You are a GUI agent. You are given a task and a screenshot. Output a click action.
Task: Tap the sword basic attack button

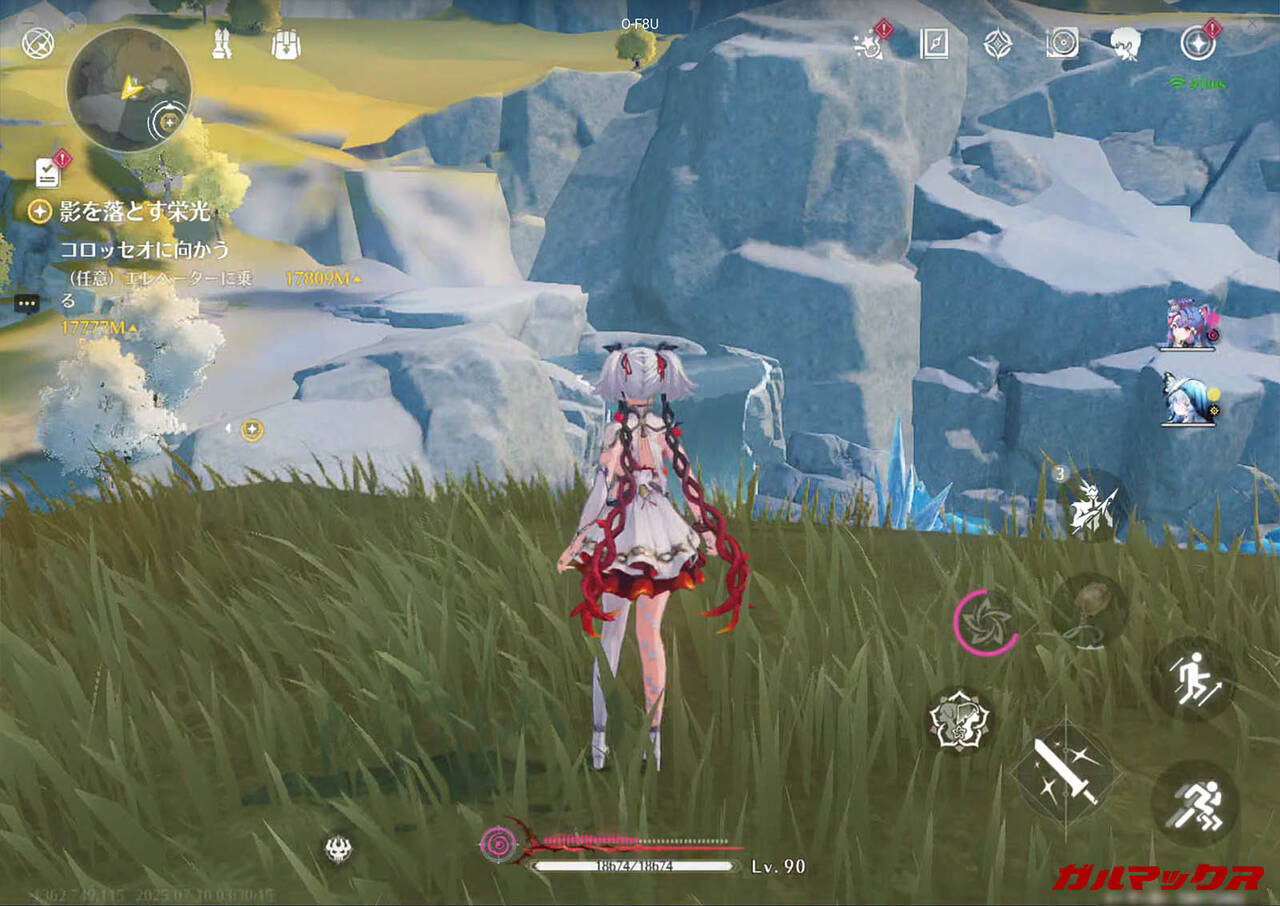(x=1066, y=769)
